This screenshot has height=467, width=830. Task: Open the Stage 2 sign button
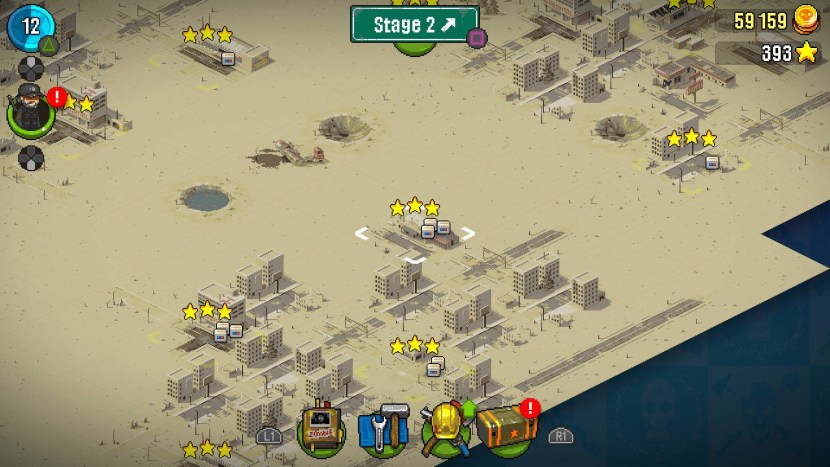click(x=413, y=24)
